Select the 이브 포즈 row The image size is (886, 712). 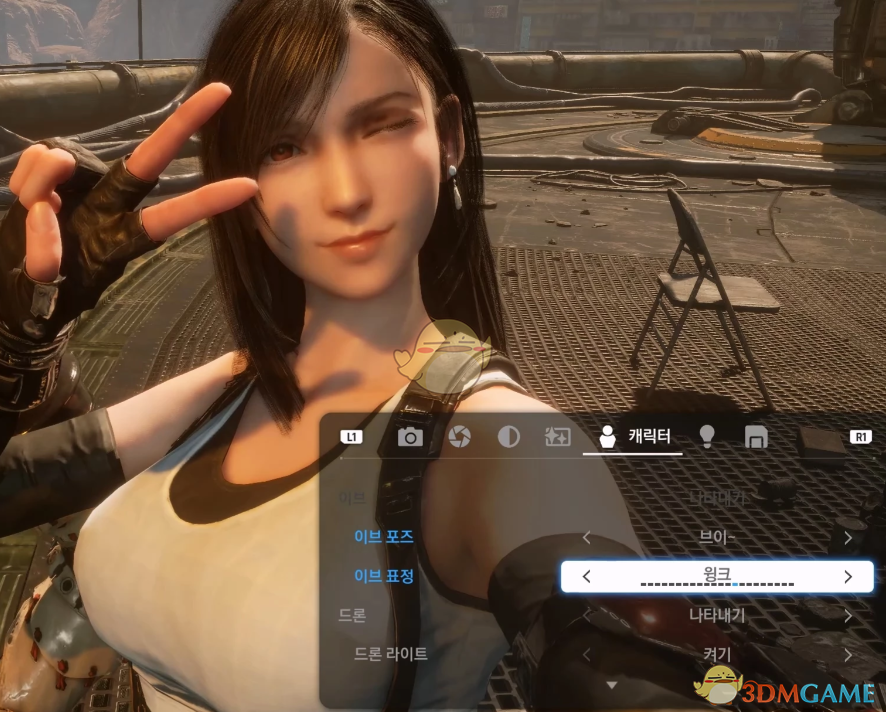(x=384, y=537)
